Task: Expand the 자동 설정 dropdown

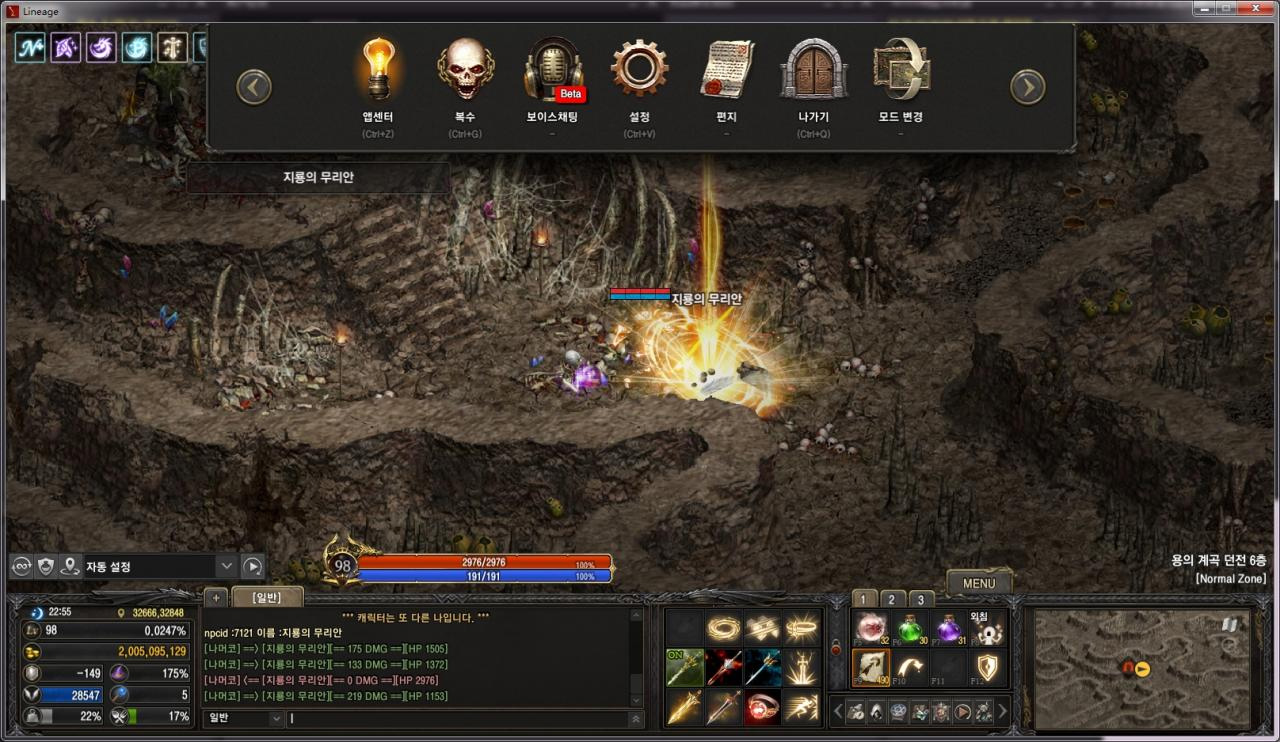Action: pyautogui.click(x=227, y=565)
